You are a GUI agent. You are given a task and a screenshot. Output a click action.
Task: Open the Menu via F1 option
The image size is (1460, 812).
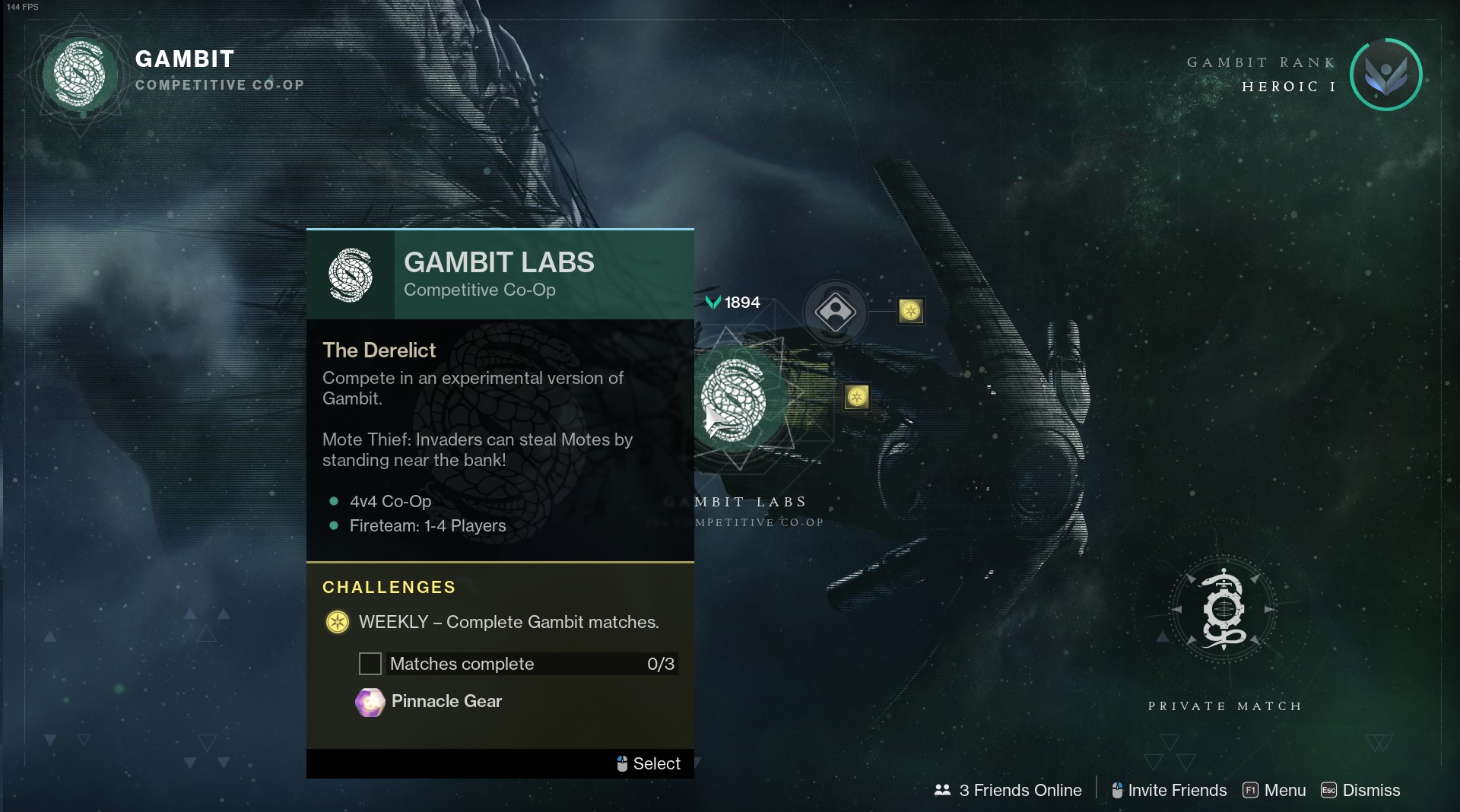tap(1283, 790)
